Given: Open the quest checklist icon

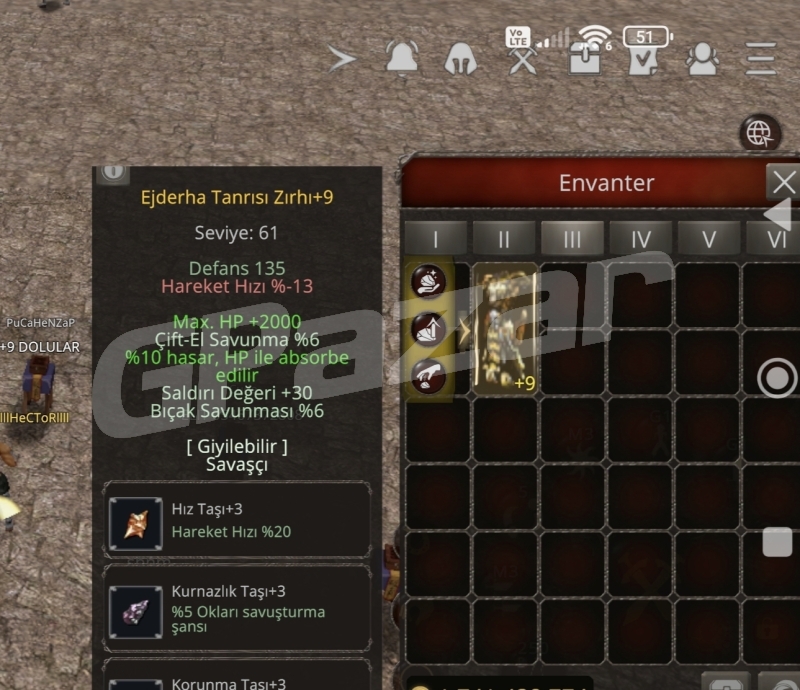Looking at the screenshot, I should pyautogui.click(x=642, y=60).
